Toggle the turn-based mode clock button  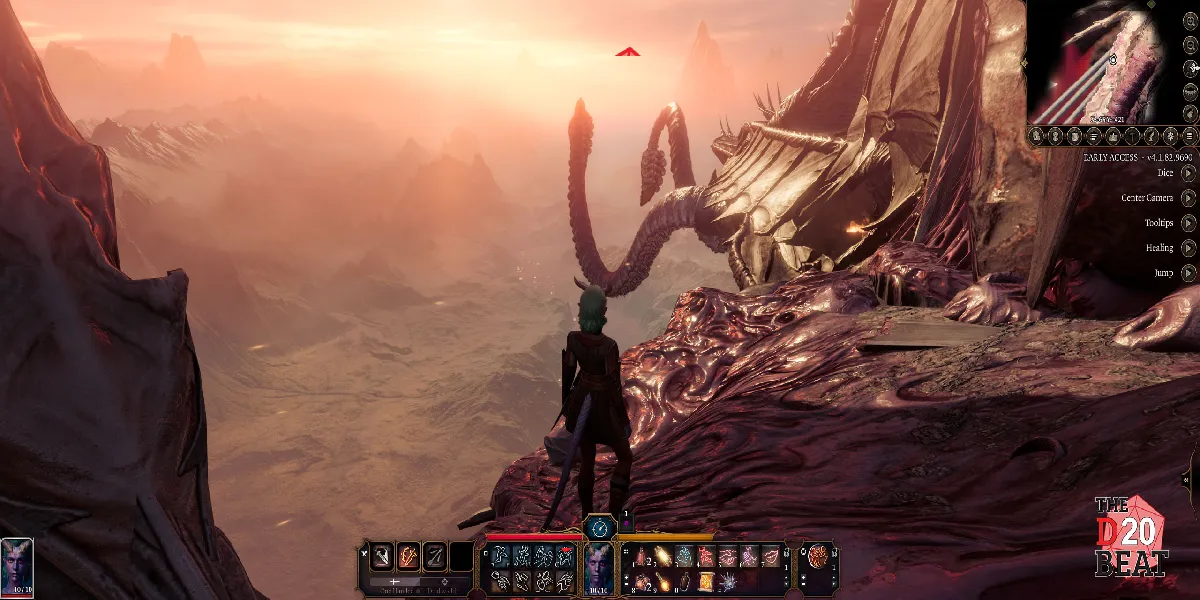pyautogui.click(x=600, y=527)
